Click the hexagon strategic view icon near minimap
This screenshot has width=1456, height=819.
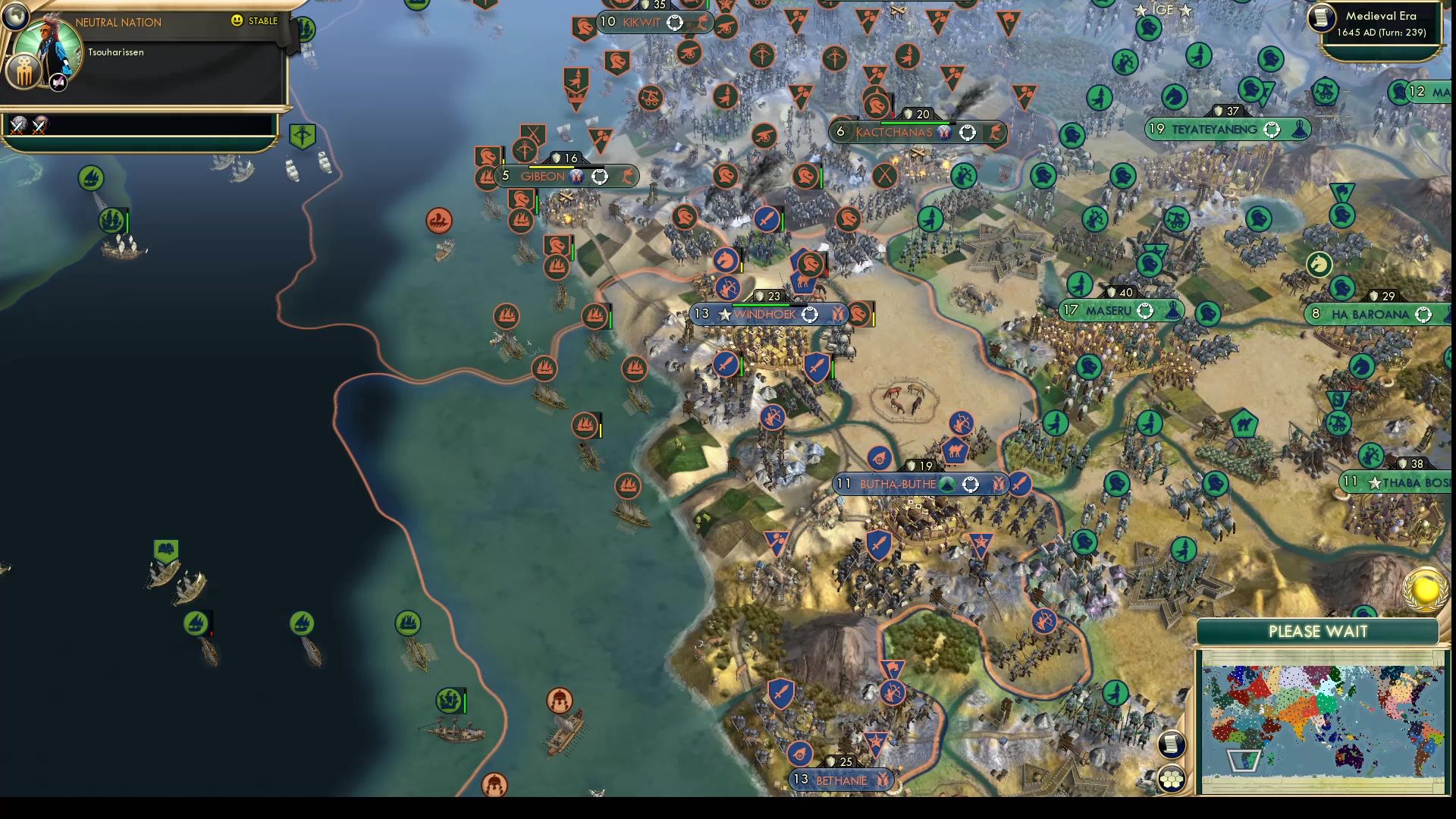pos(1171,780)
